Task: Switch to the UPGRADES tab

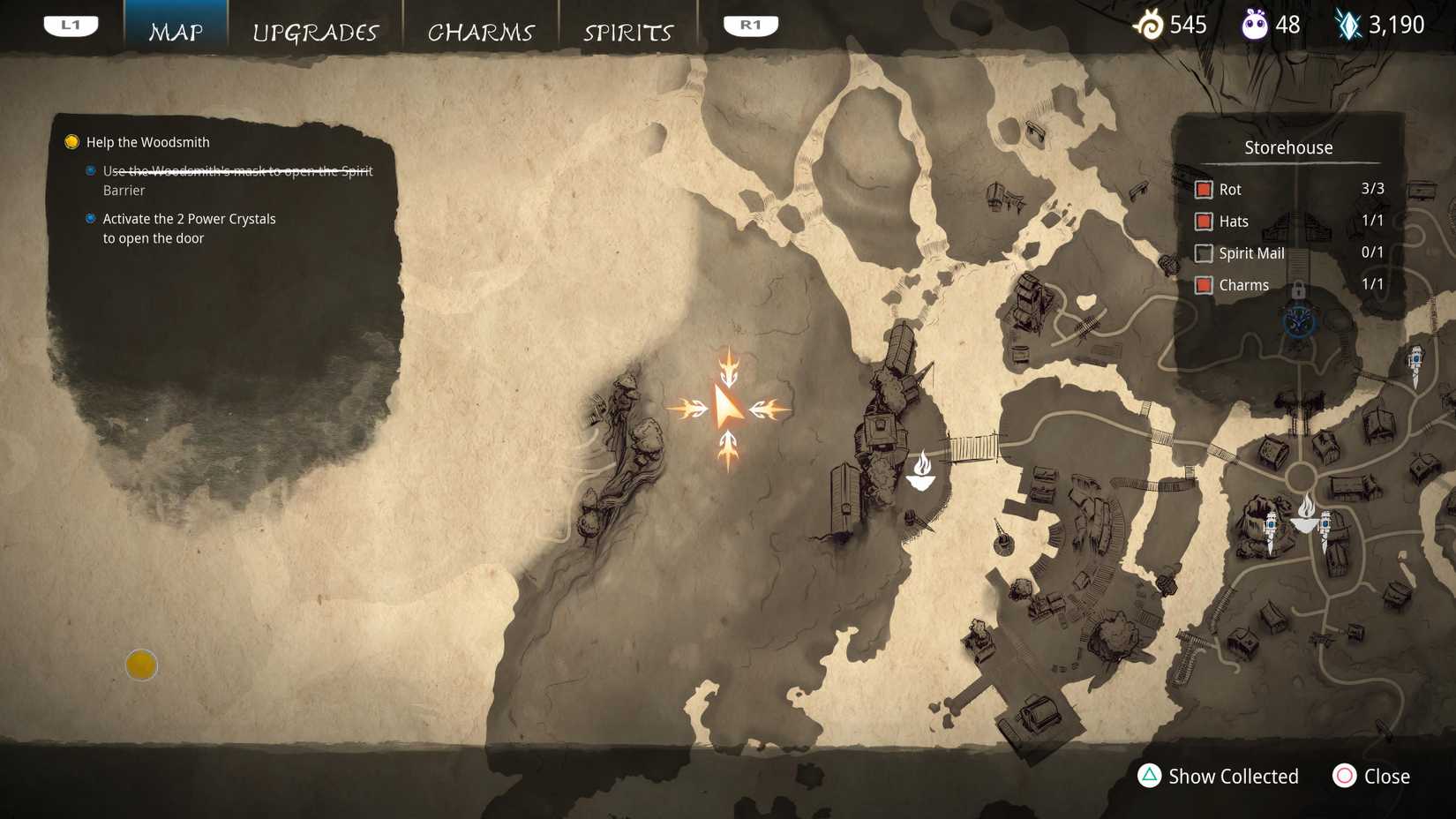Action: pos(316,32)
